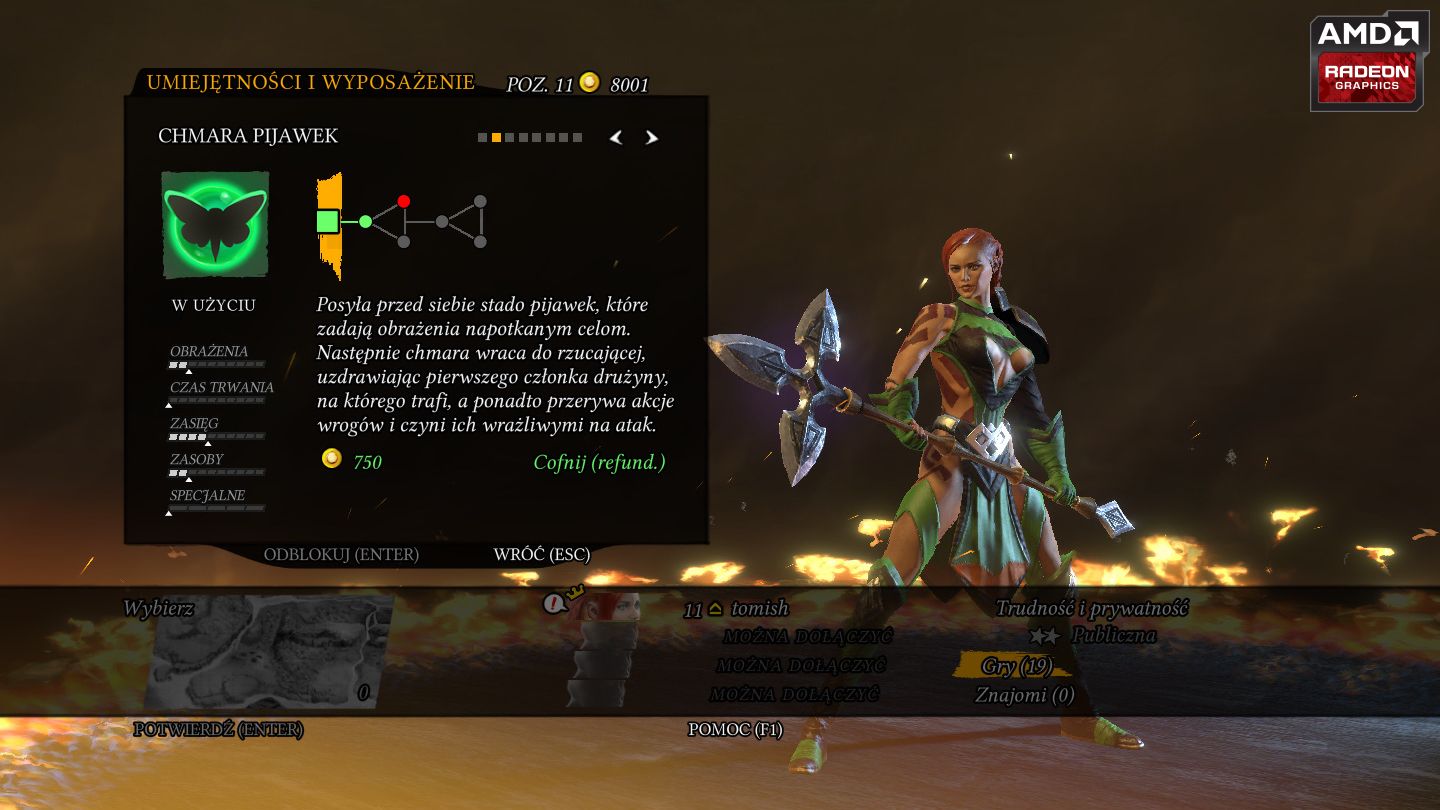Go to the previous skill with left arrow
This screenshot has width=1440, height=810.
tap(616, 138)
